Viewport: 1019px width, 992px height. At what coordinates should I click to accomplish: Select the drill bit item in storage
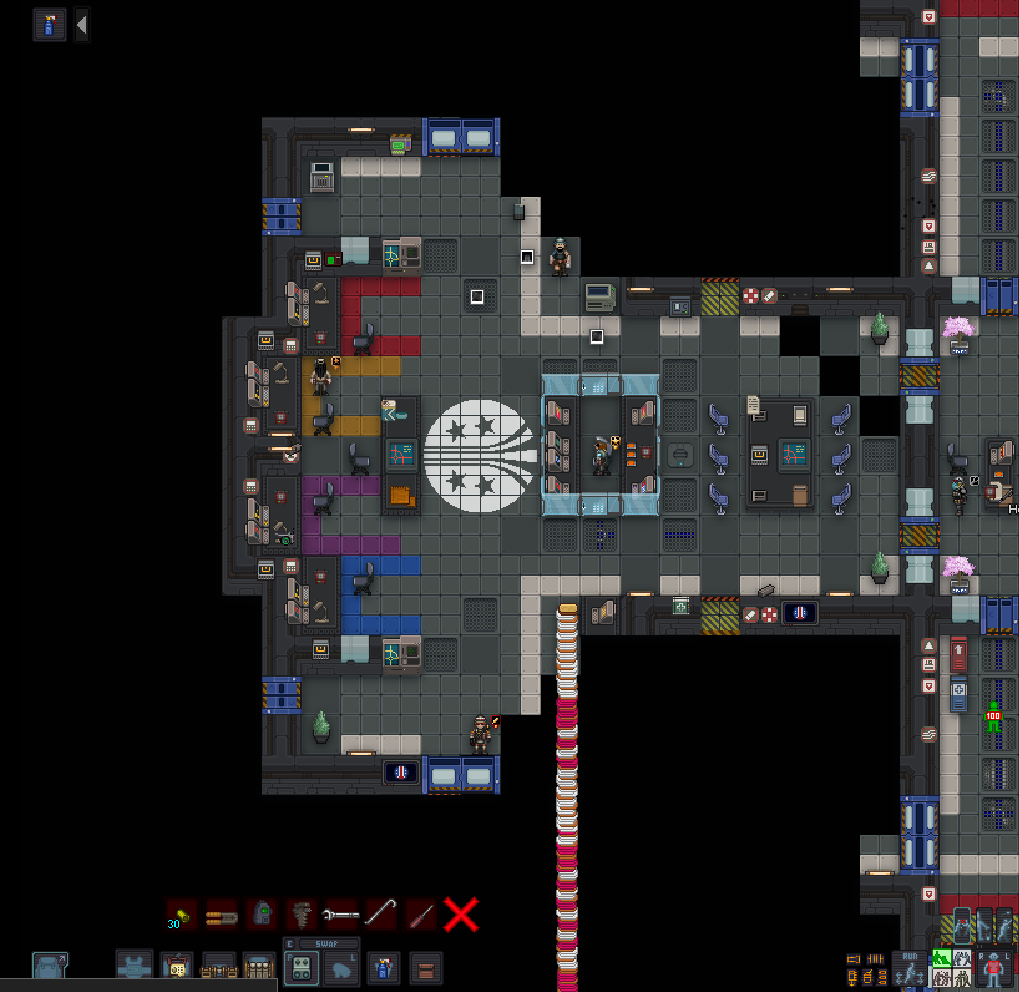coord(301,914)
